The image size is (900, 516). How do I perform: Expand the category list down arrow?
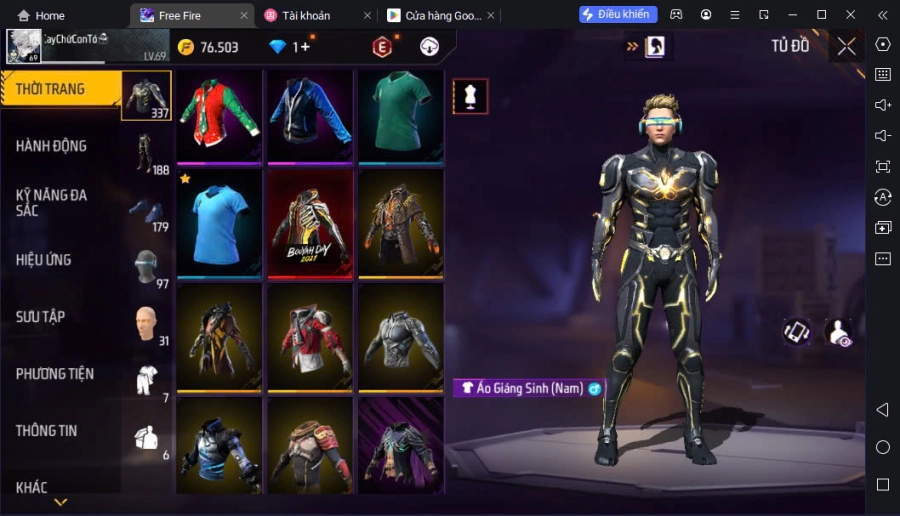click(x=61, y=502)
